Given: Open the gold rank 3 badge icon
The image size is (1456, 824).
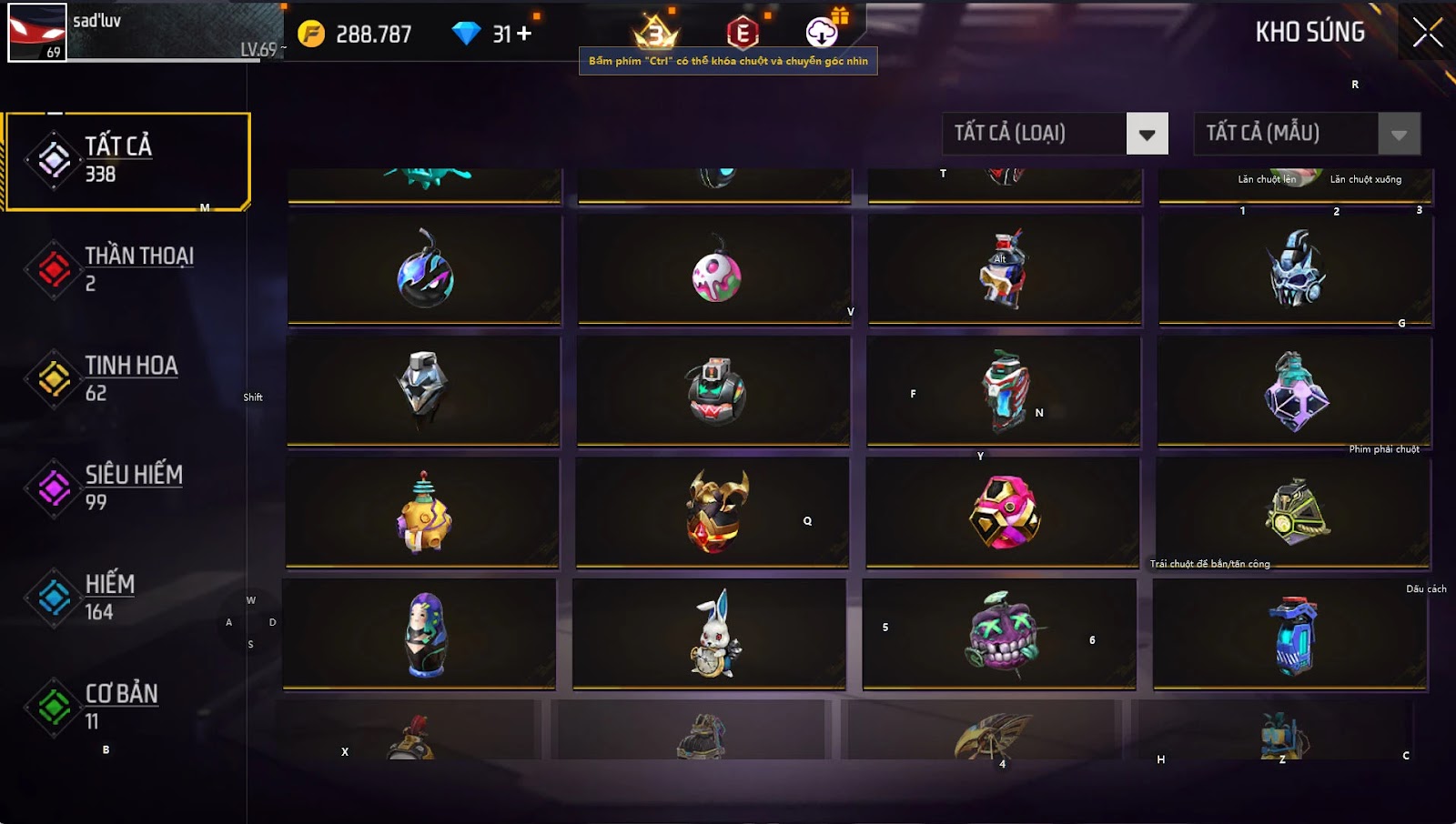Looking at the screenshot, I should coord(655,34).
